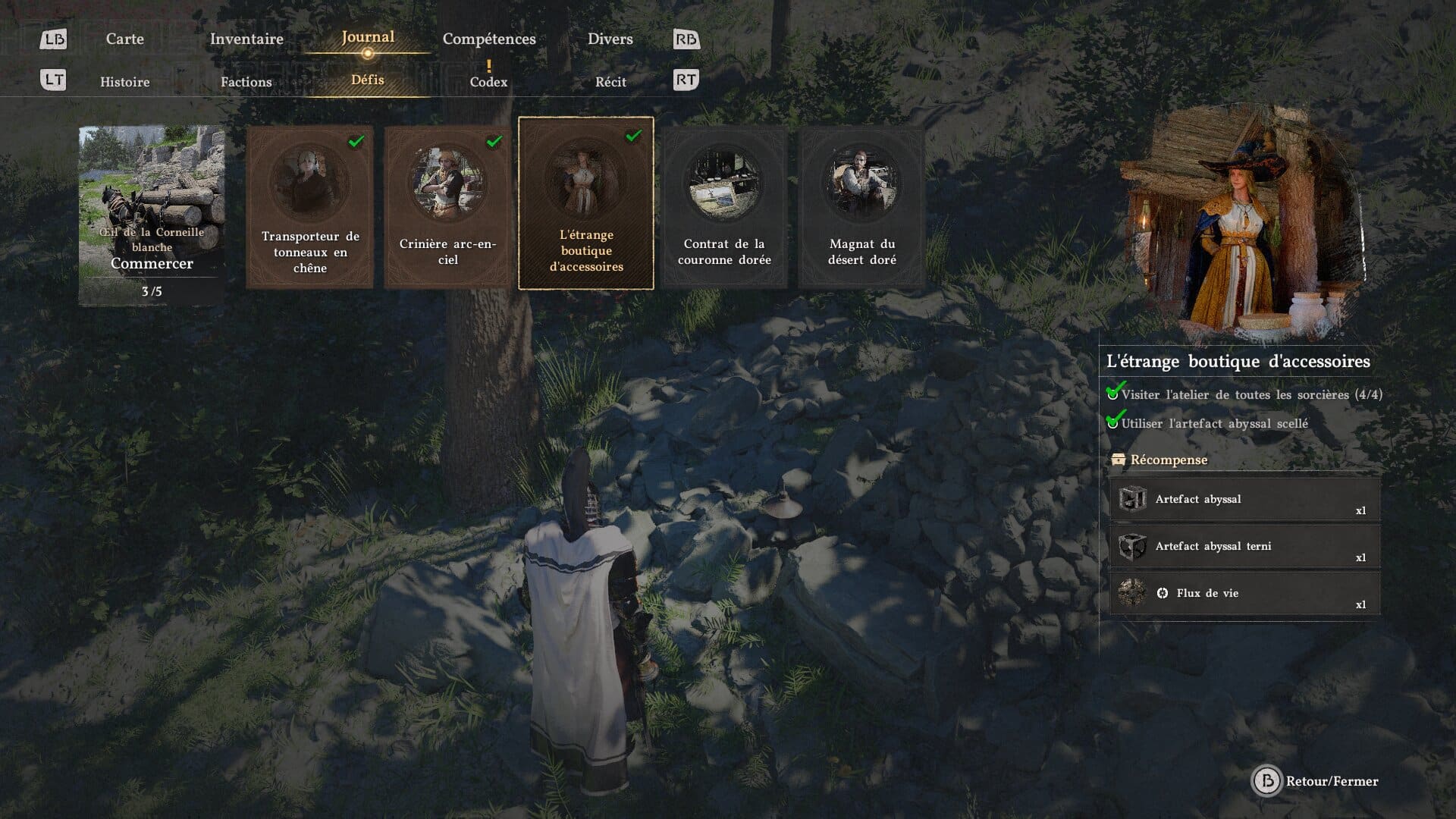Select the Commercer challenge category card
Image resolution: width=1456 pixels, height=819 pixels.
(x=152, y=215)
